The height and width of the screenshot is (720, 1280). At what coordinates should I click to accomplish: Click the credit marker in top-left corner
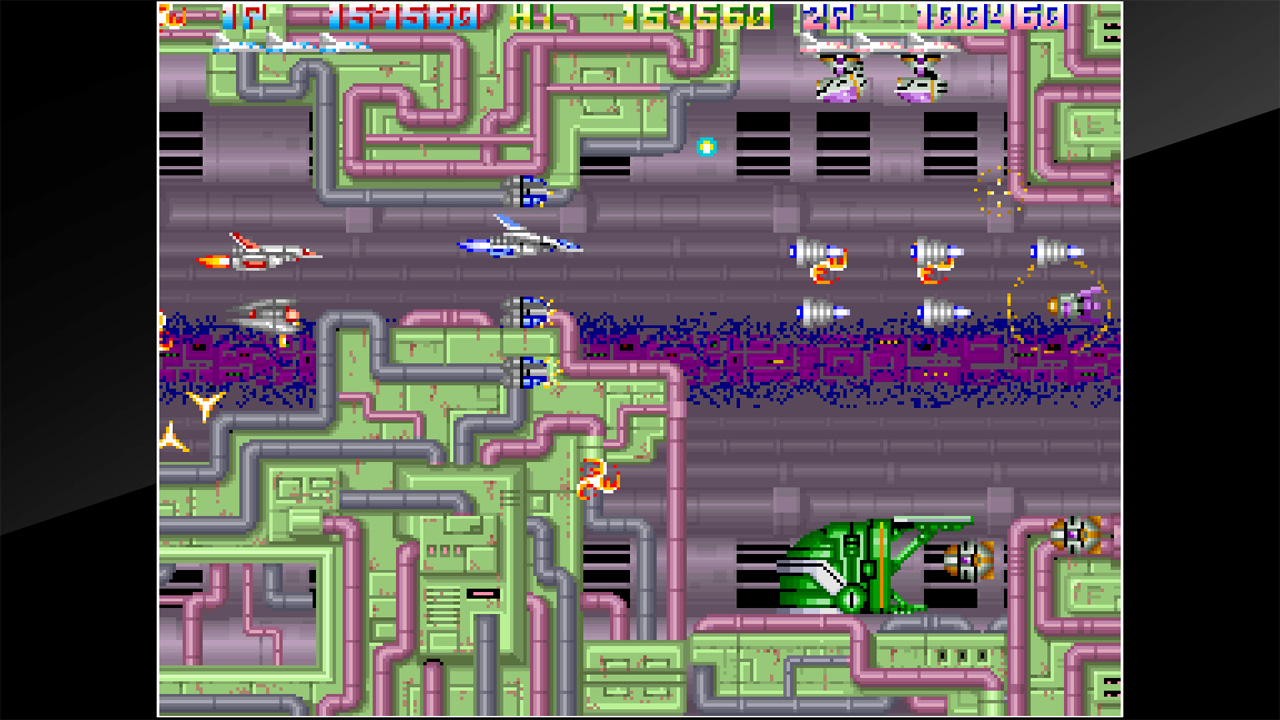click(x=170, y=15)
